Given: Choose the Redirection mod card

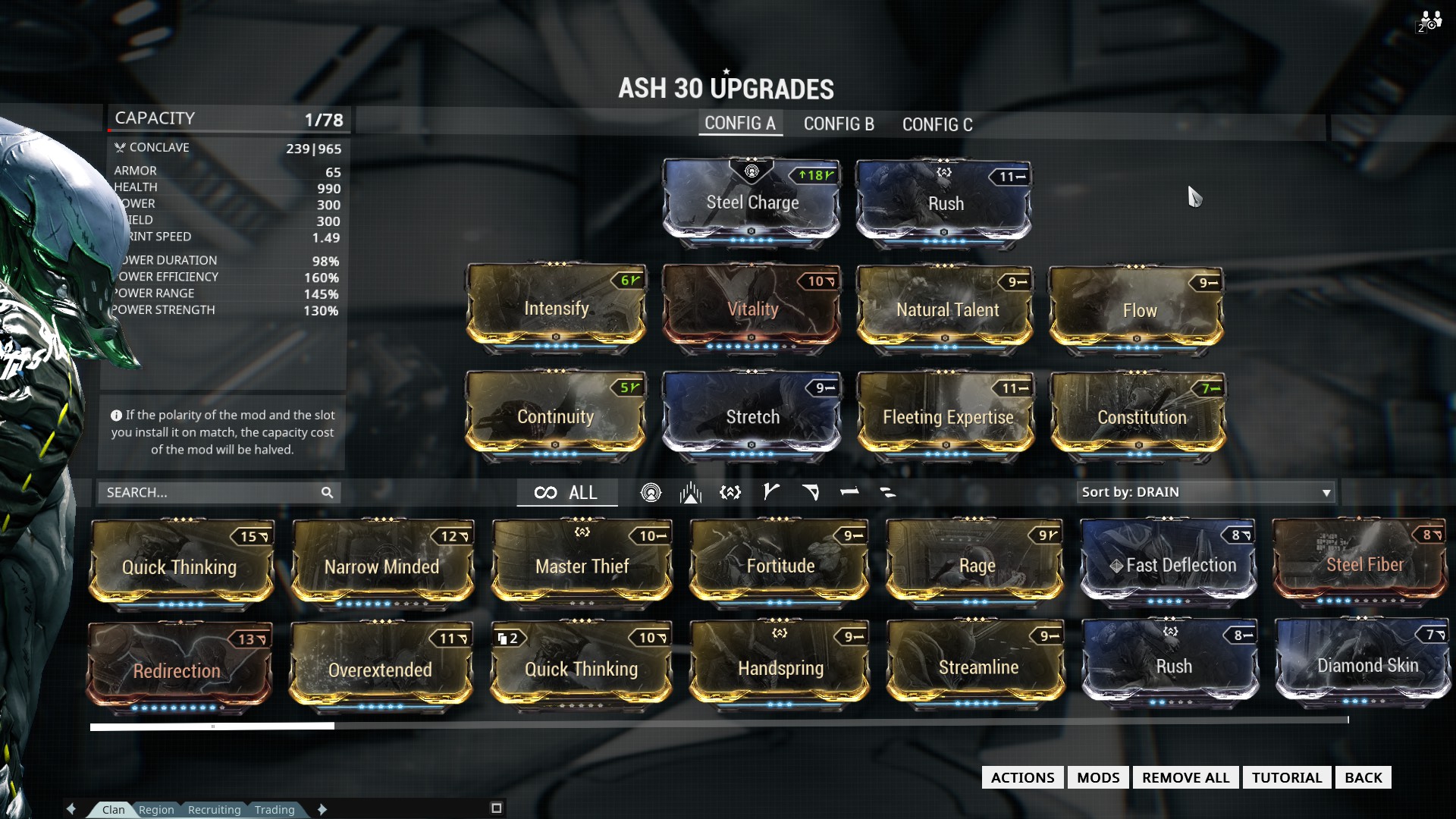Looking at the screenshot, I should (x=178, y=670).
